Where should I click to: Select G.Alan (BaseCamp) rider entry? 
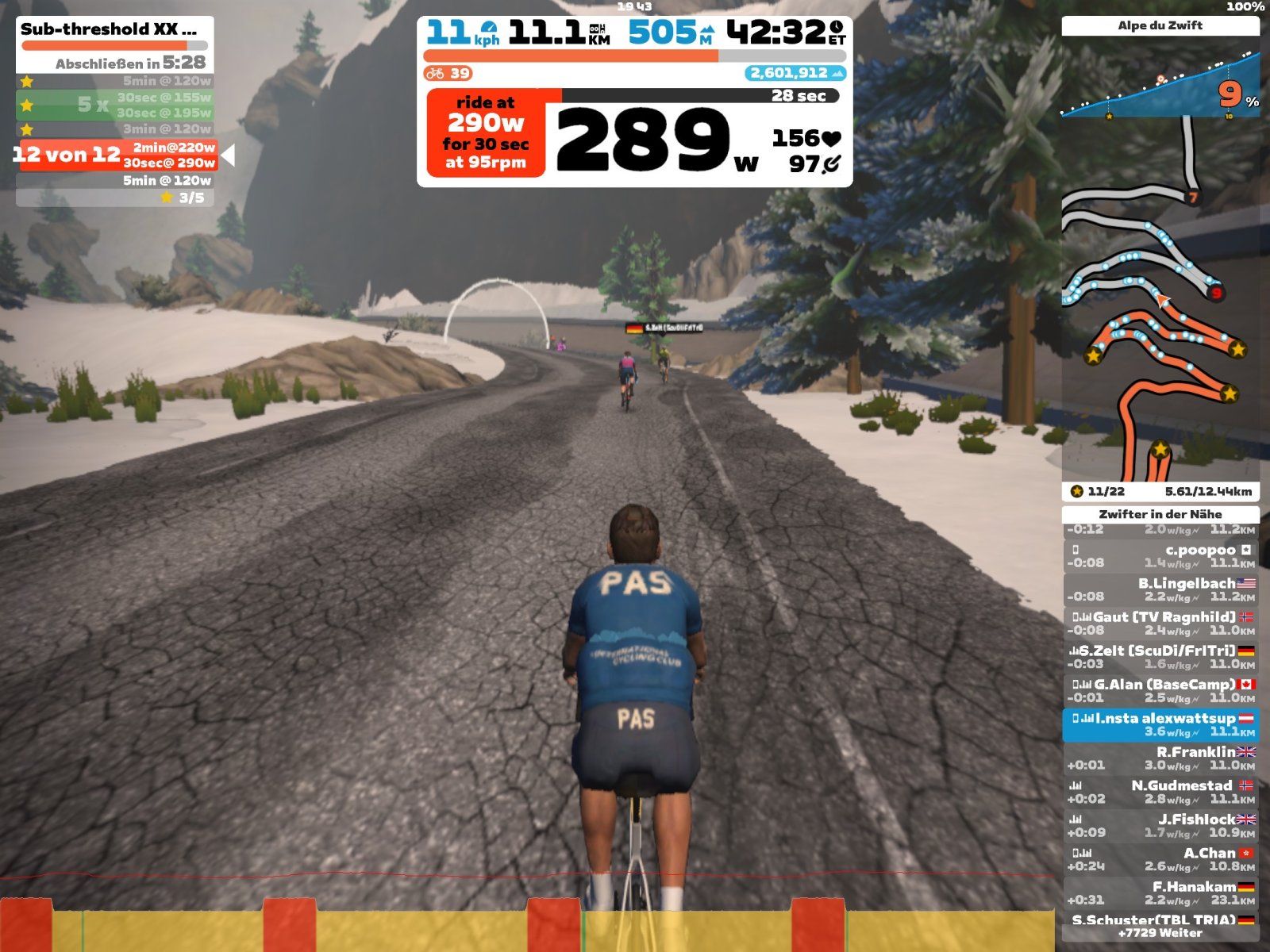click(1160, 691)
